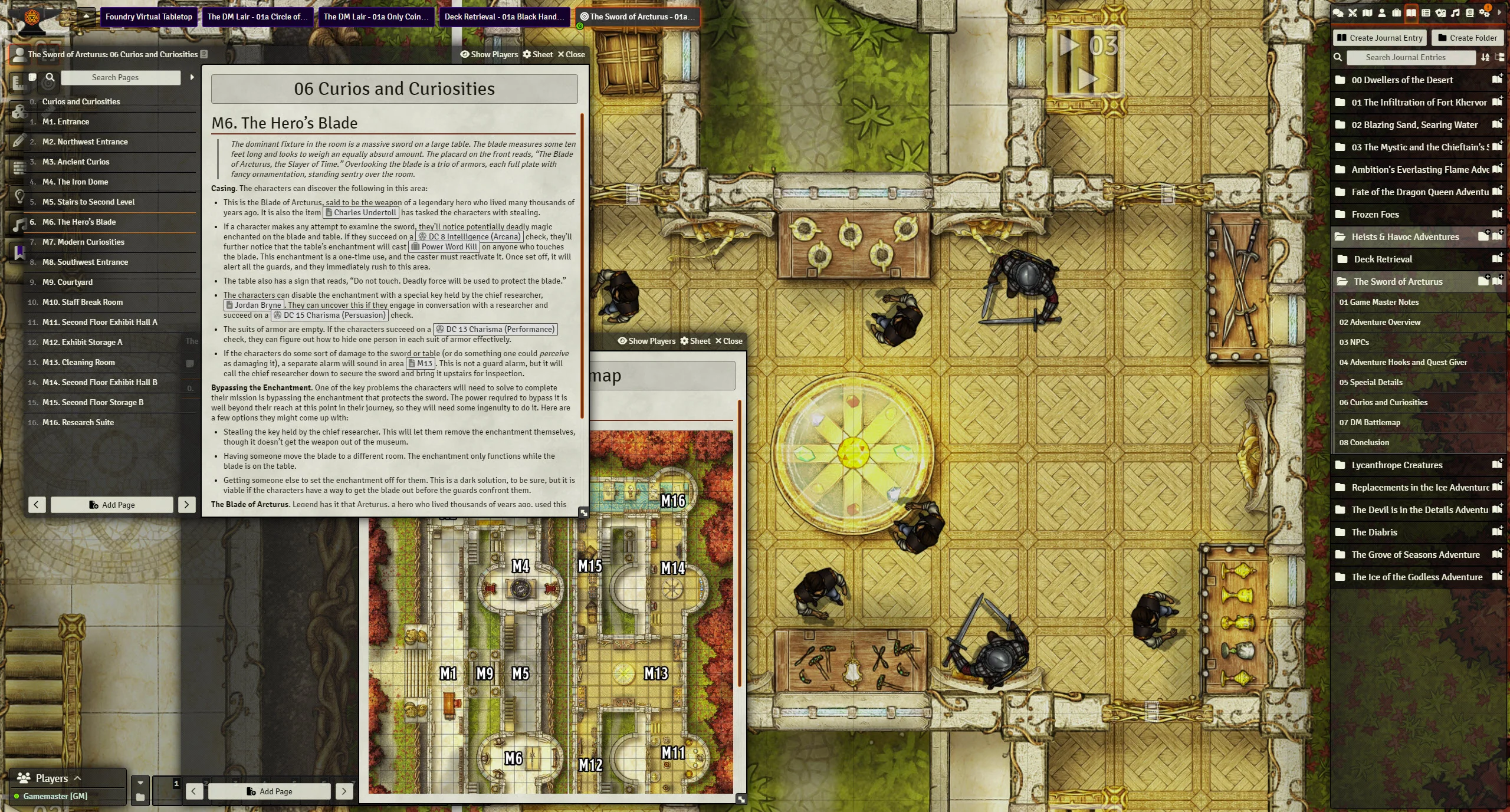The image size is (1510, 812).
Task: Create a new journal folder
Action: pyautogui.click(x=1467, y=38)
